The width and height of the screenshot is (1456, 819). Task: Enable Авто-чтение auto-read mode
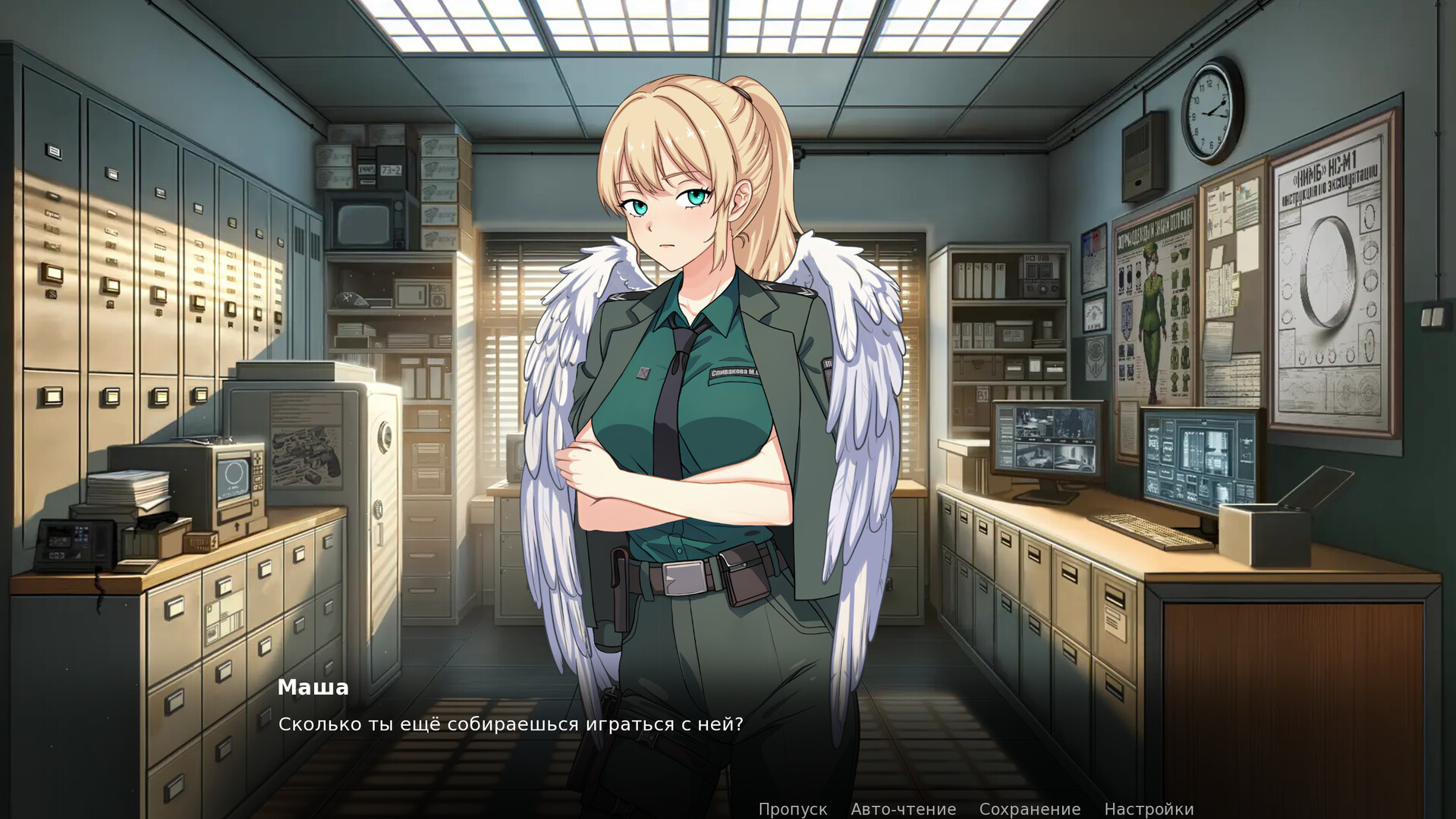[904, 808]
